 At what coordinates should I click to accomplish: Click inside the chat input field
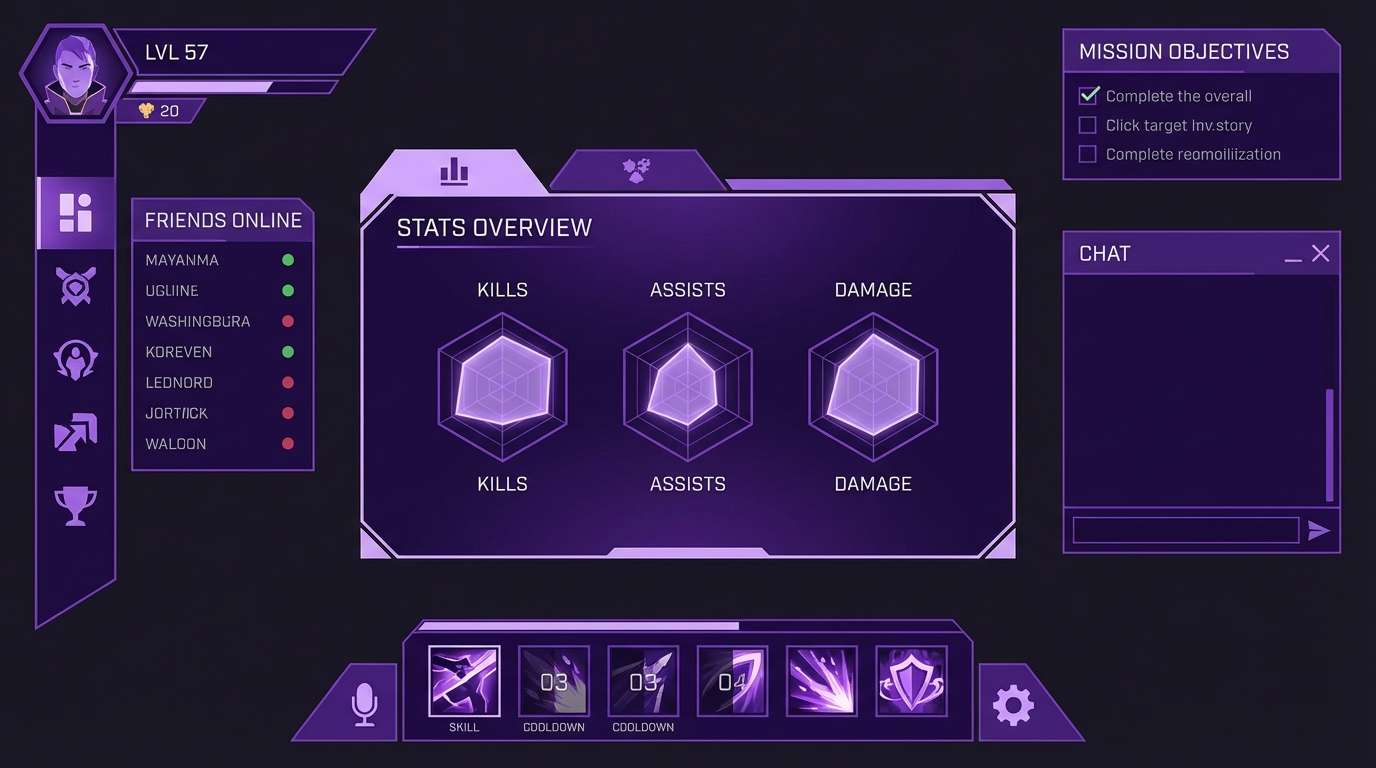1185,530
